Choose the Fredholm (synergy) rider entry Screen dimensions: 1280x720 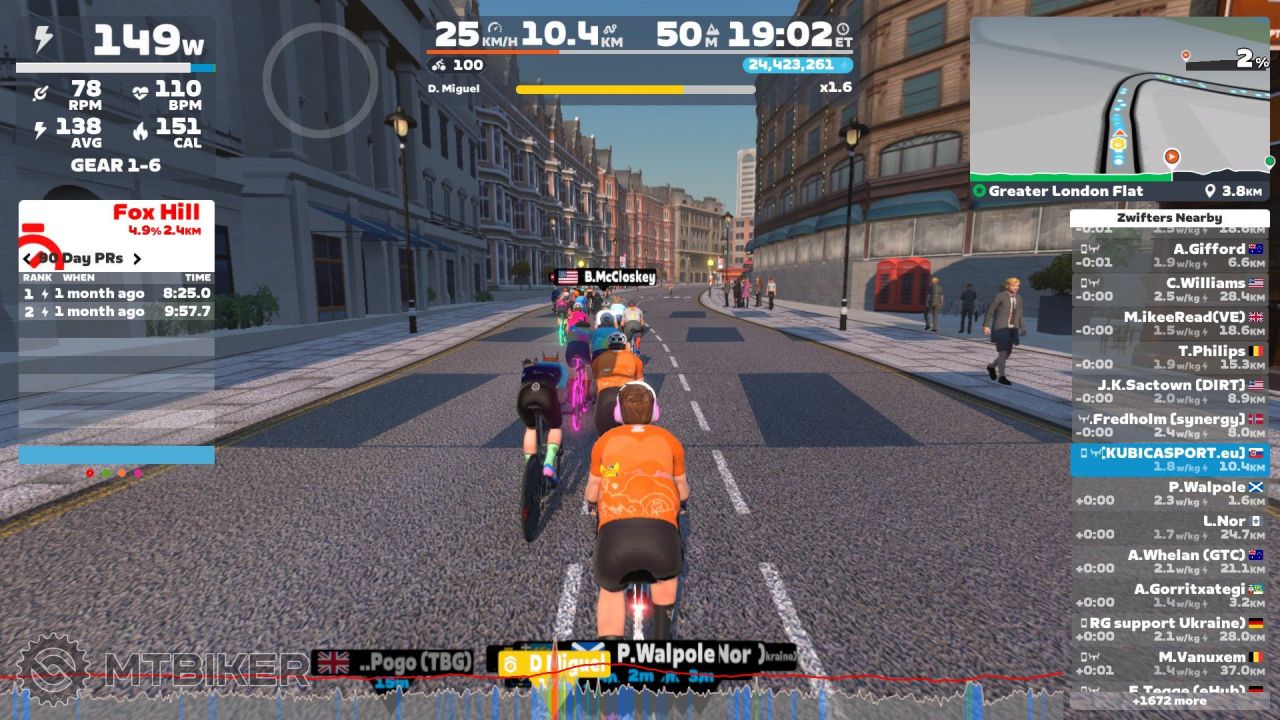(1169, 426)
